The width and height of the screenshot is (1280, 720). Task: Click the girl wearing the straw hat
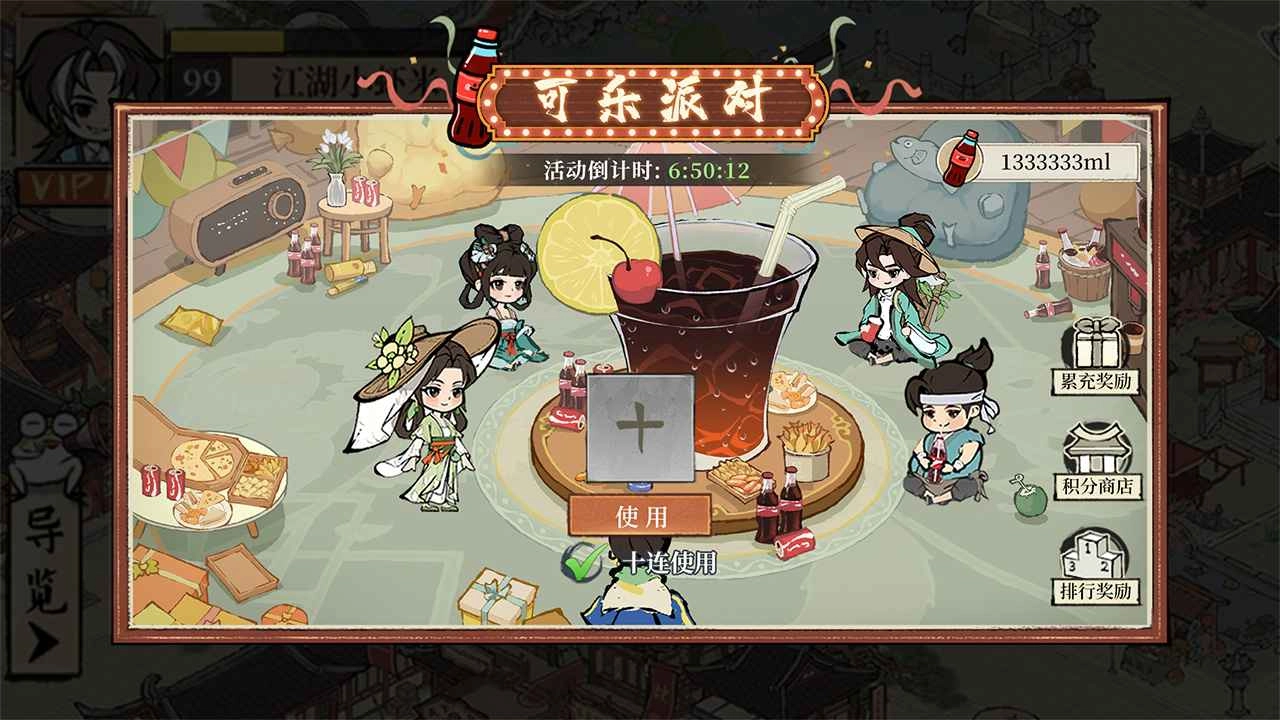click(x=435, y=420)
